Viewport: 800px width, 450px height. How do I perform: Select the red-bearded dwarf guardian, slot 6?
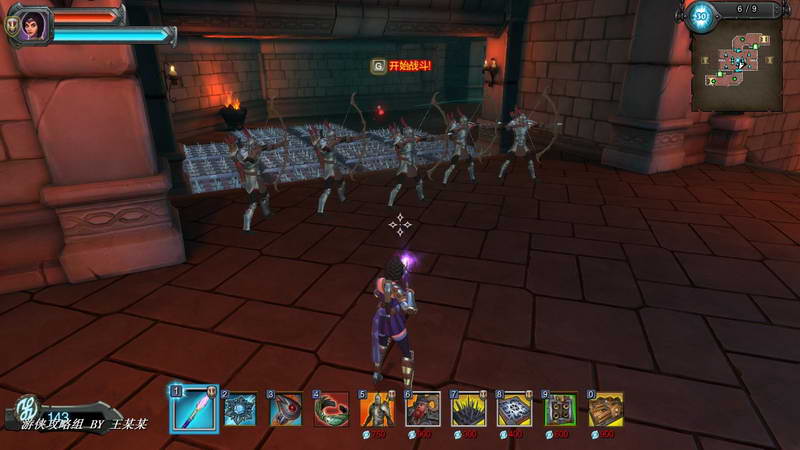point(423,409)
